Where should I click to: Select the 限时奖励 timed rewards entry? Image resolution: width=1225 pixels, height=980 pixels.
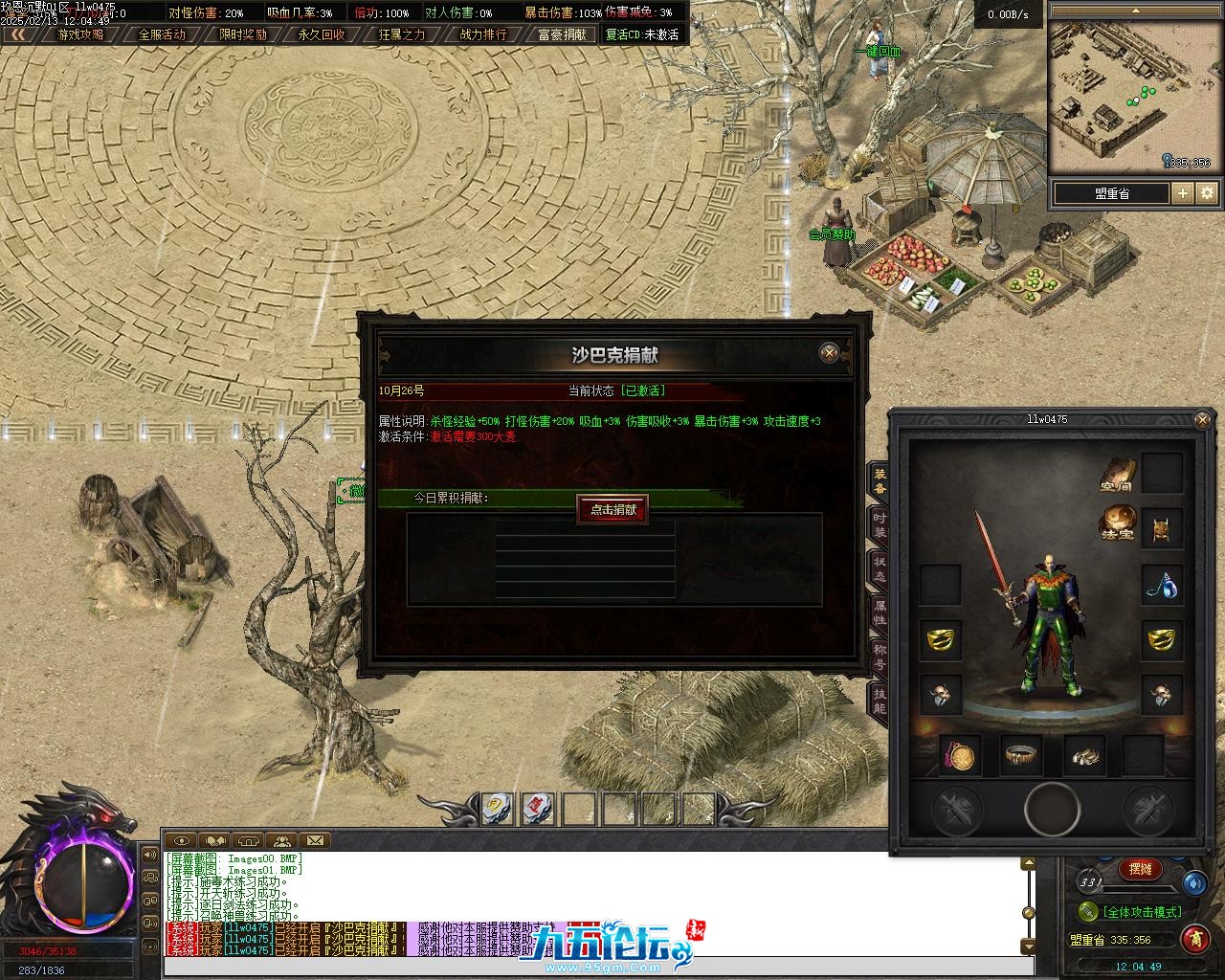pos(242,34)
